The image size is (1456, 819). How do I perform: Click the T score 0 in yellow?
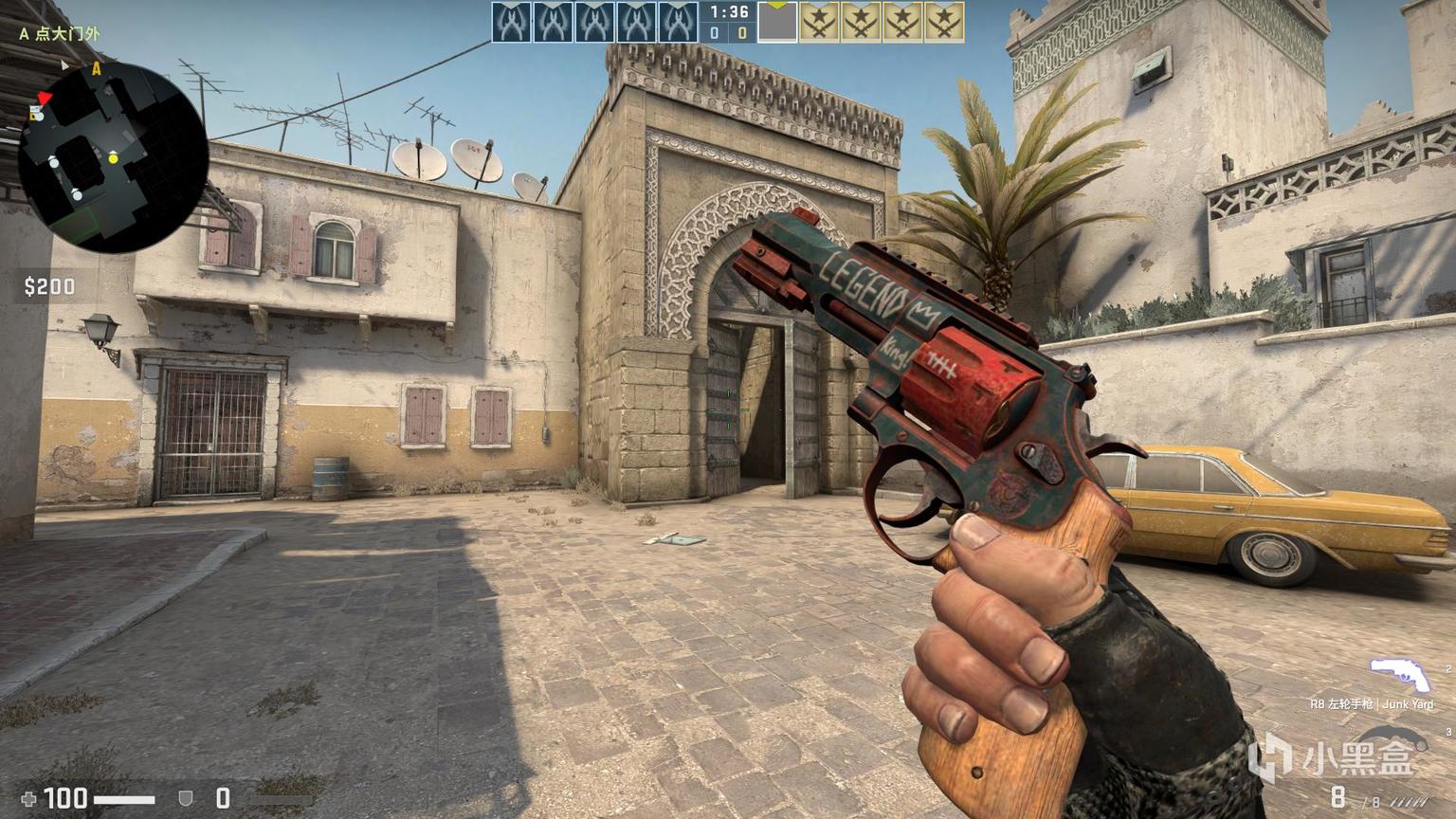(x=743, y=30)
